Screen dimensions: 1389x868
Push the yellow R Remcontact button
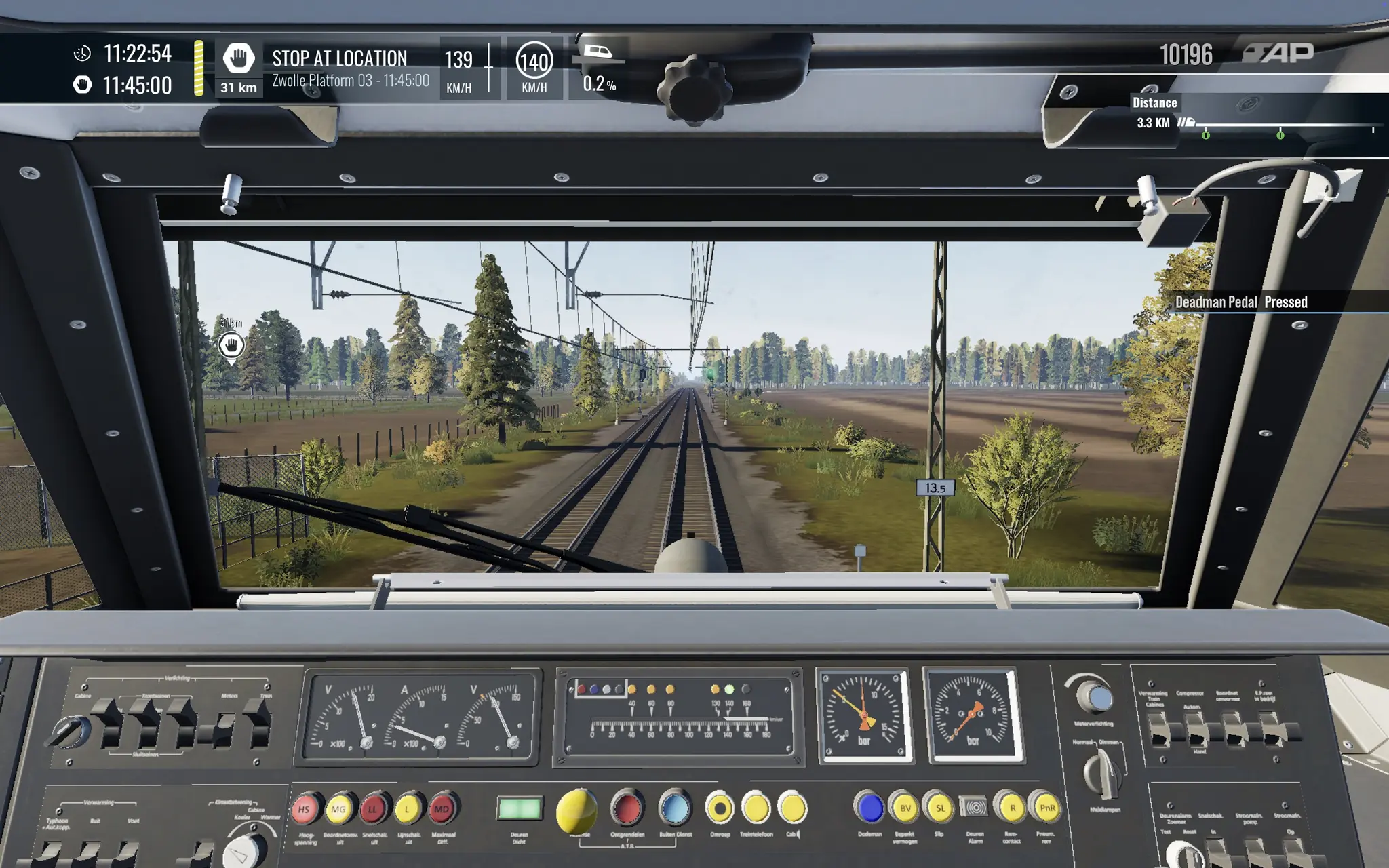[1012, 808]
